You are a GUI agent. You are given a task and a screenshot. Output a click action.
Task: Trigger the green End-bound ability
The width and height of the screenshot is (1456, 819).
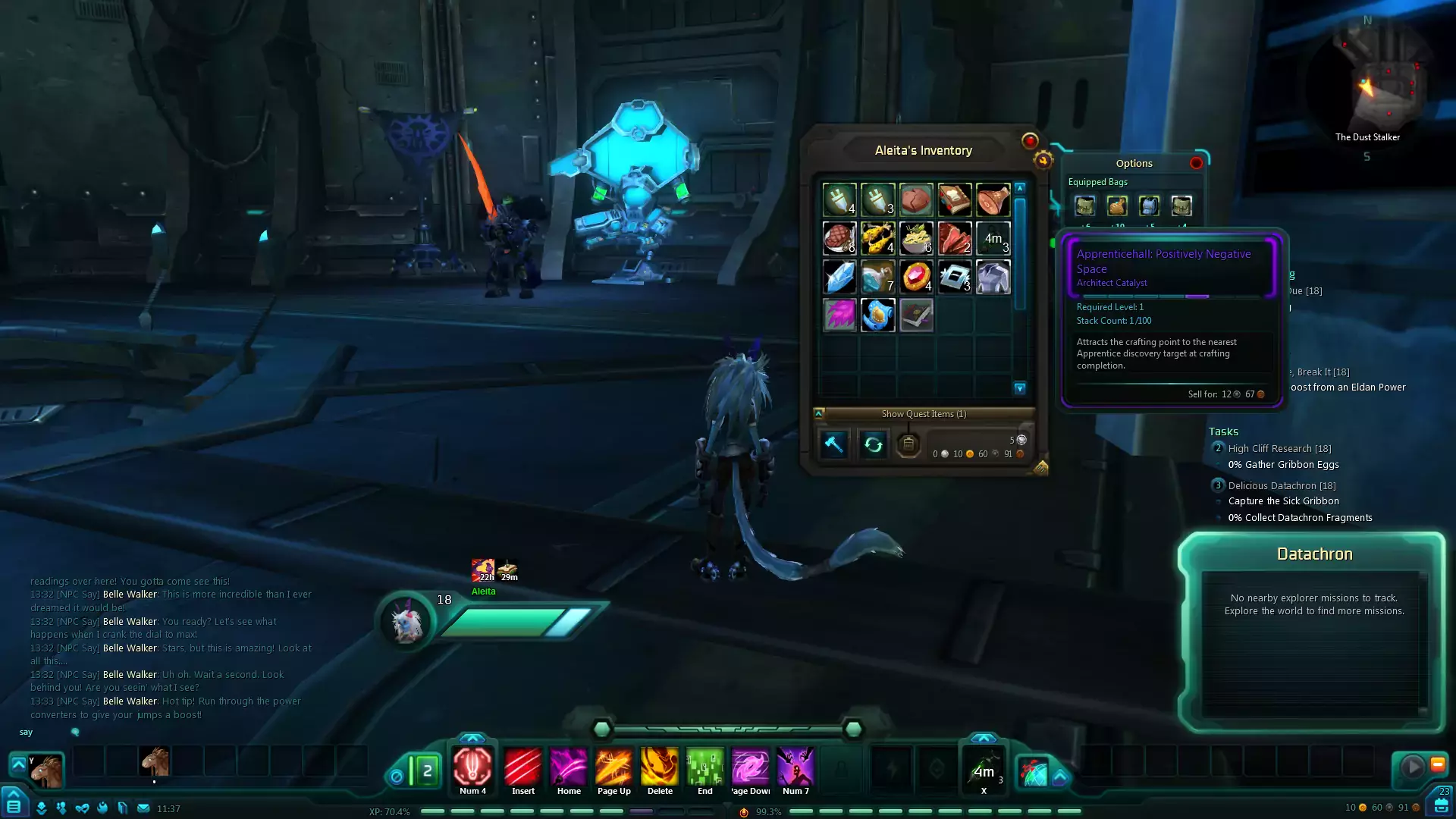(x=704, y=767)
